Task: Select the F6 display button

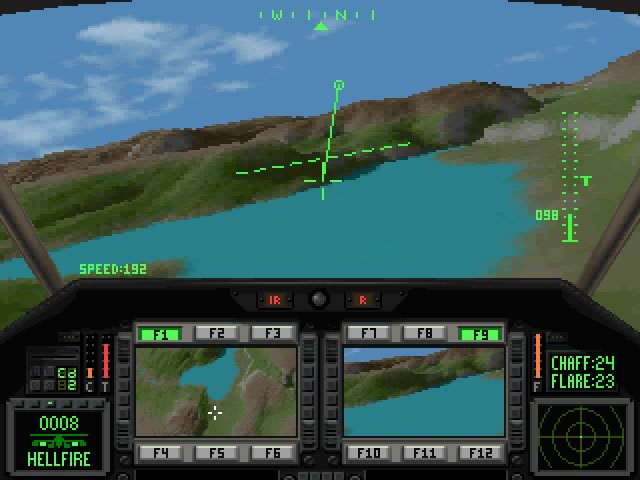Action: (x=272, y=453)
